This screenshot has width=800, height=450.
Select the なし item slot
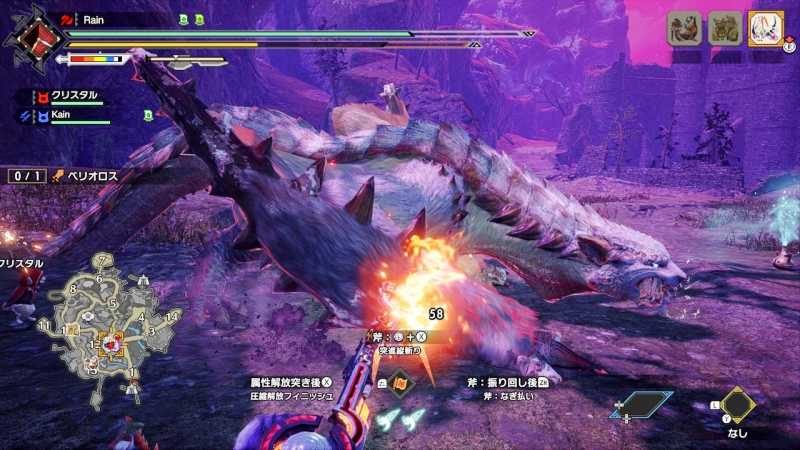(737, 405)
